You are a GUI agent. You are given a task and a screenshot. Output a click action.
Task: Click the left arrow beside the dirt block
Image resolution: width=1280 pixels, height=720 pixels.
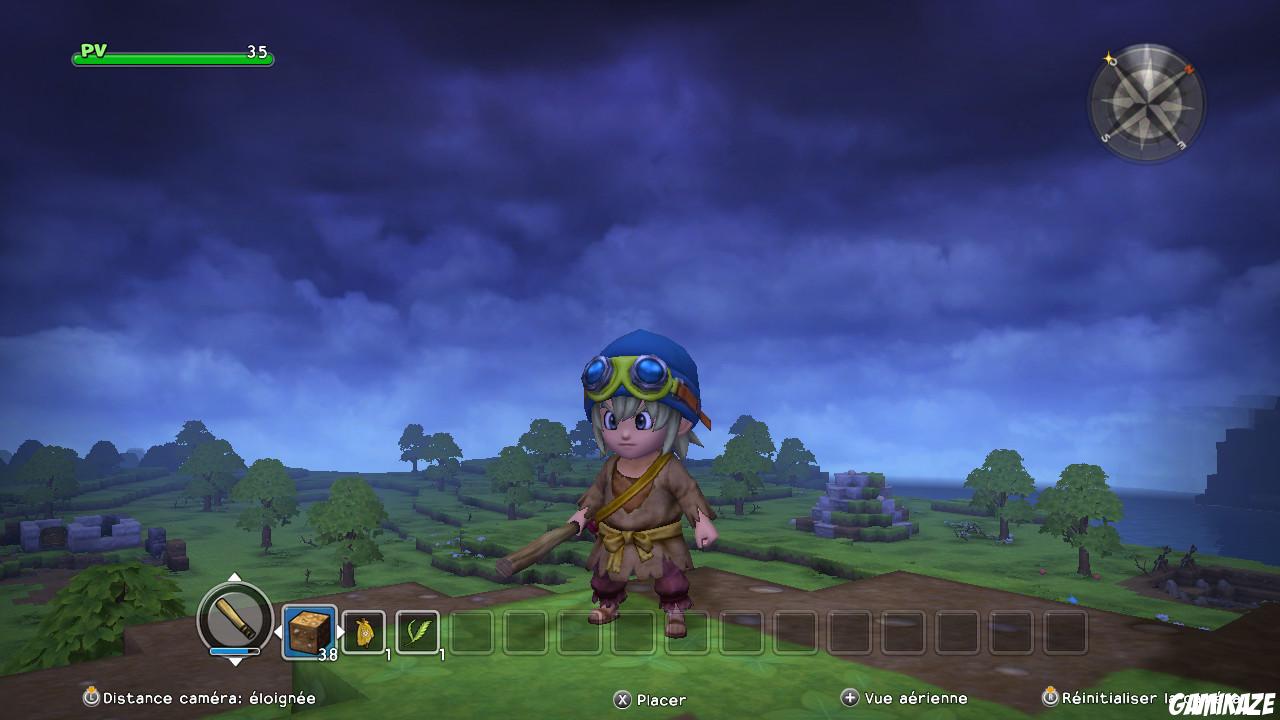pyautogui.click(x=279, y=631)
